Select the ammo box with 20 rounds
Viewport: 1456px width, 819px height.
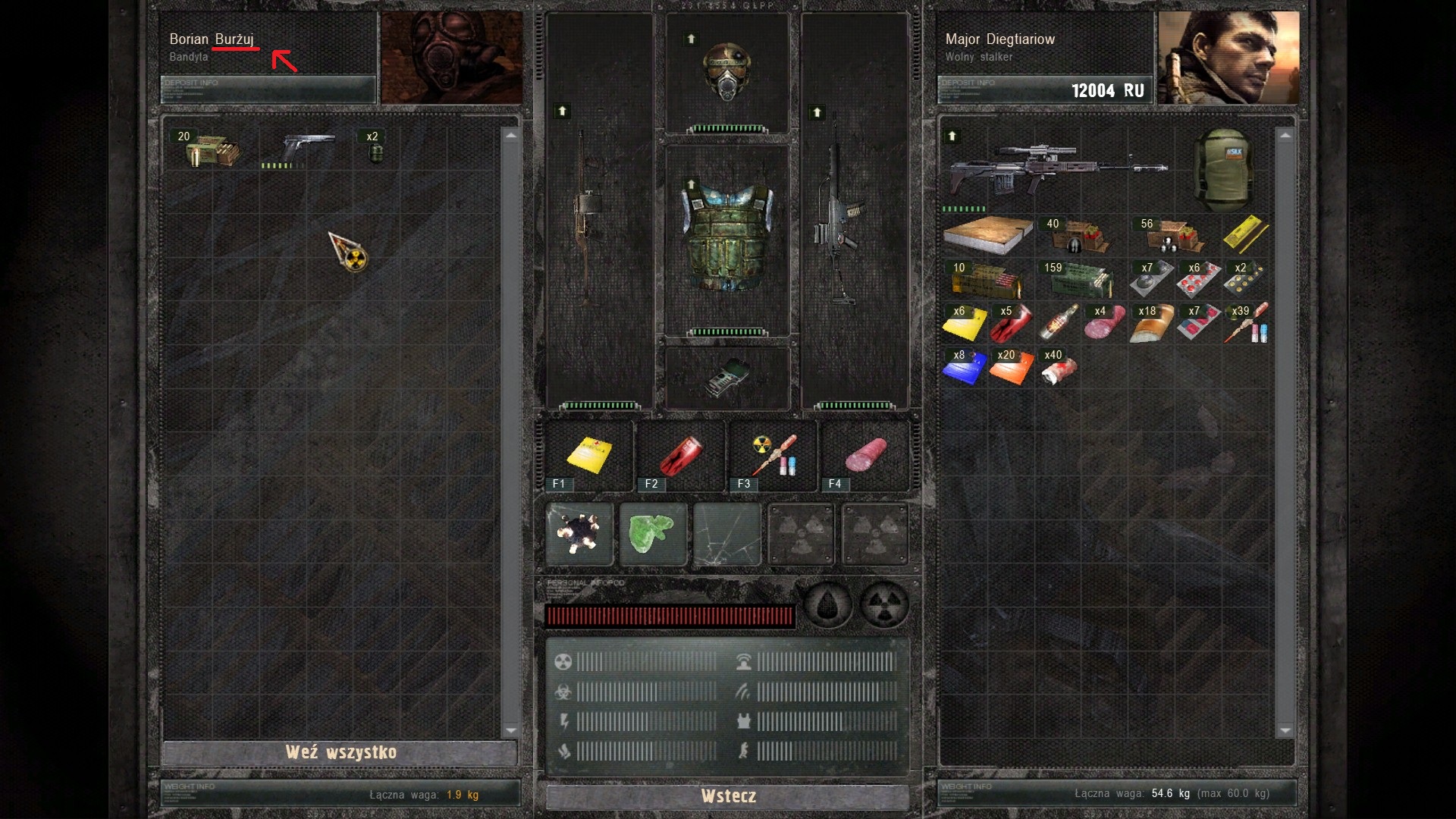pos(212,149)
